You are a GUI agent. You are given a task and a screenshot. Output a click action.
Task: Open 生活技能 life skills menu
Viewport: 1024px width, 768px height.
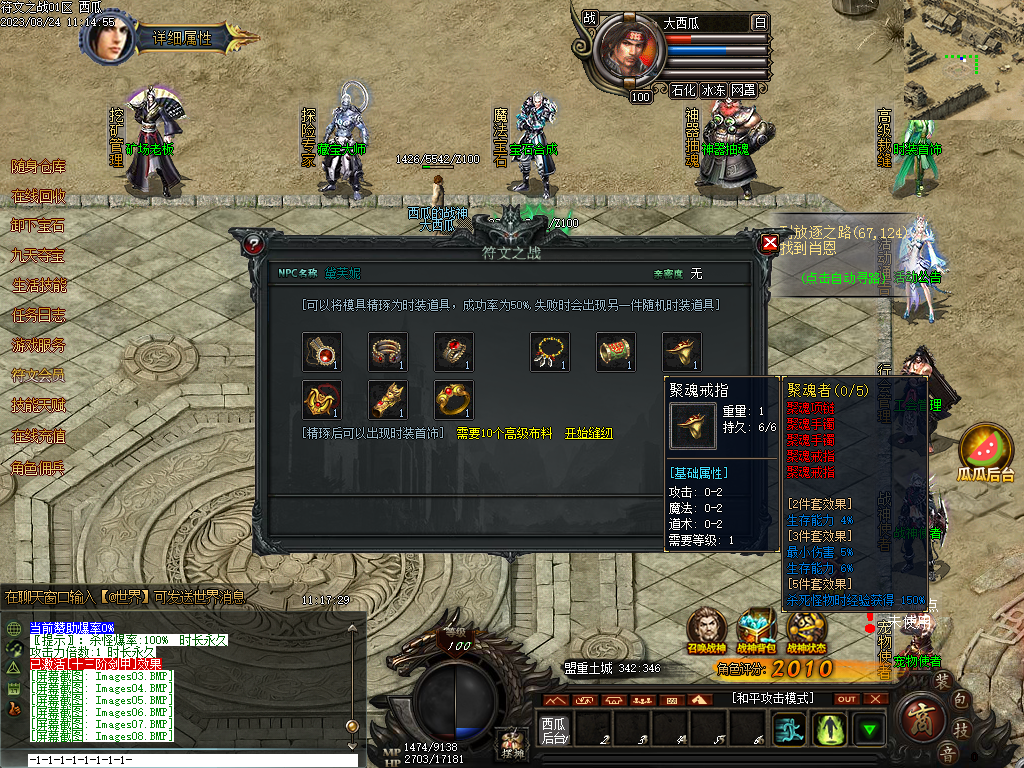tap(38, 286)
